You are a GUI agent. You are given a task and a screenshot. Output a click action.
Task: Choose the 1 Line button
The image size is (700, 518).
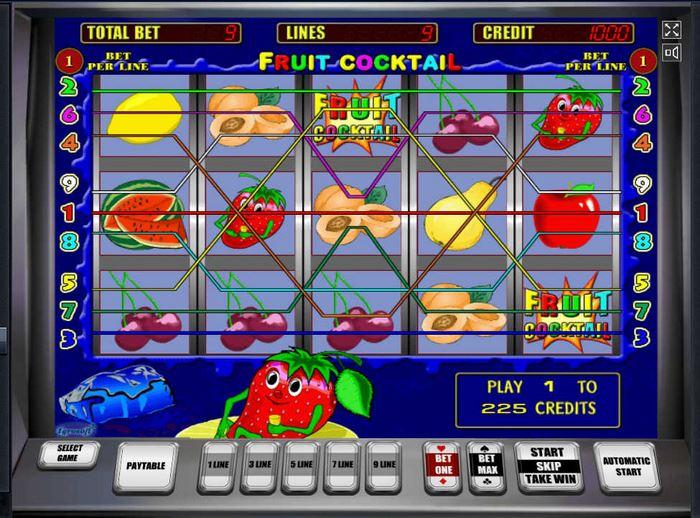216,465
